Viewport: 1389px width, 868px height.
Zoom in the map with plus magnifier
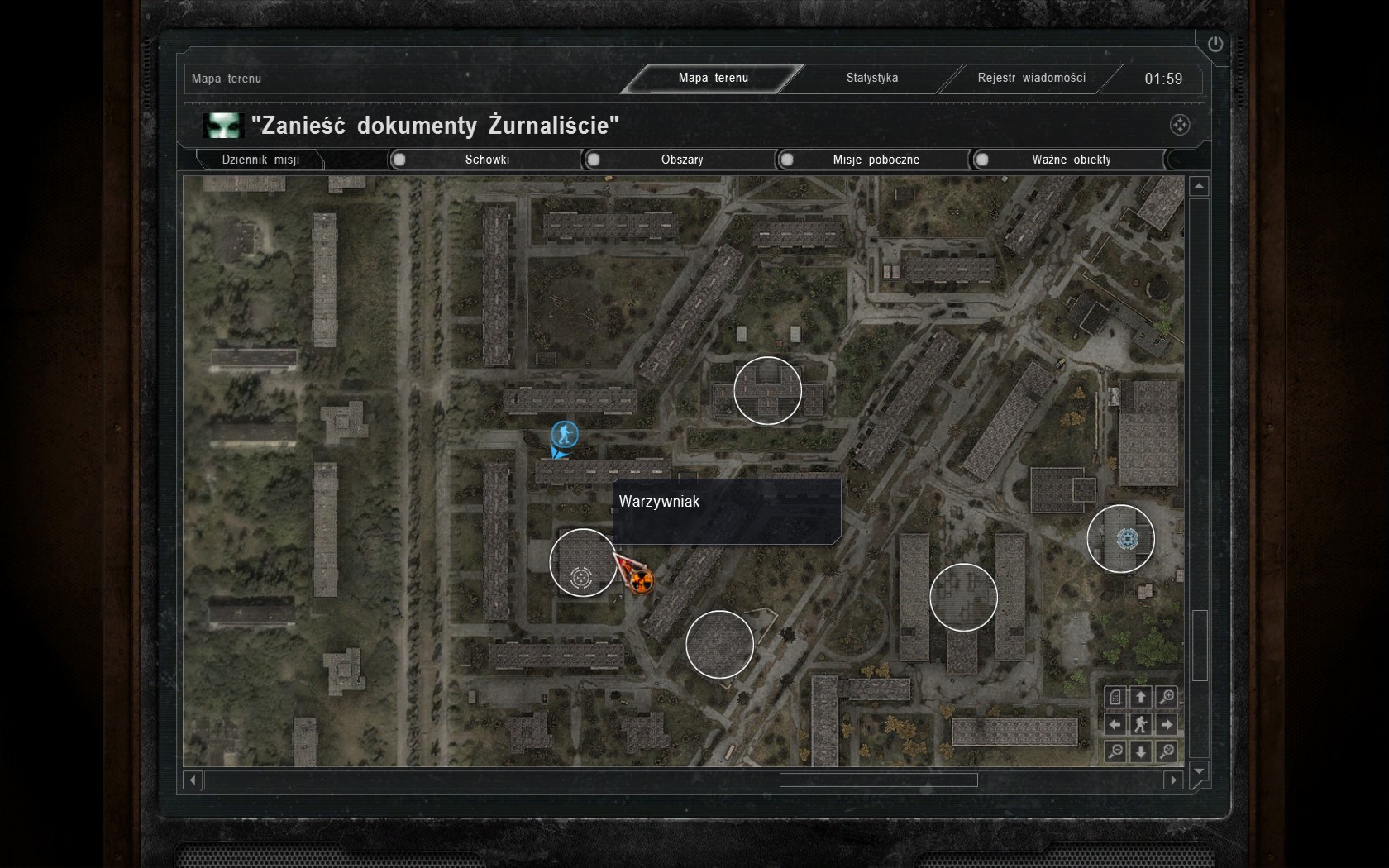[x=1167, y=697]
